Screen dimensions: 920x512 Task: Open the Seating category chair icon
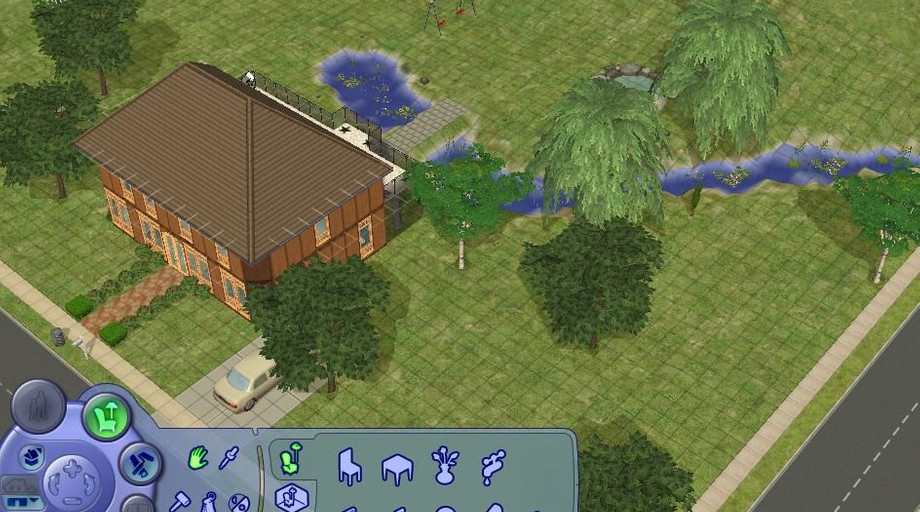coord(349,466)
